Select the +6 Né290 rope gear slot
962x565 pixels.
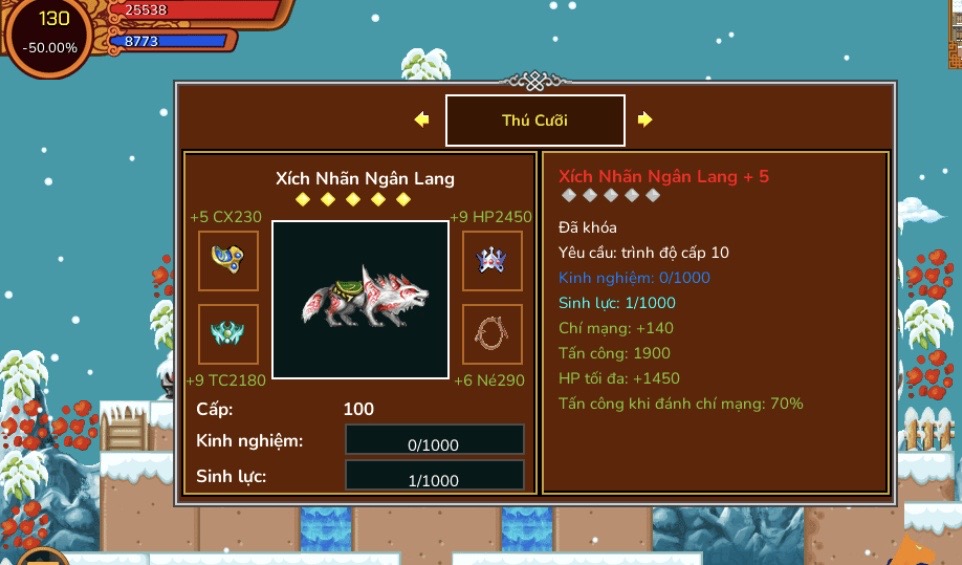pos(492,334)
